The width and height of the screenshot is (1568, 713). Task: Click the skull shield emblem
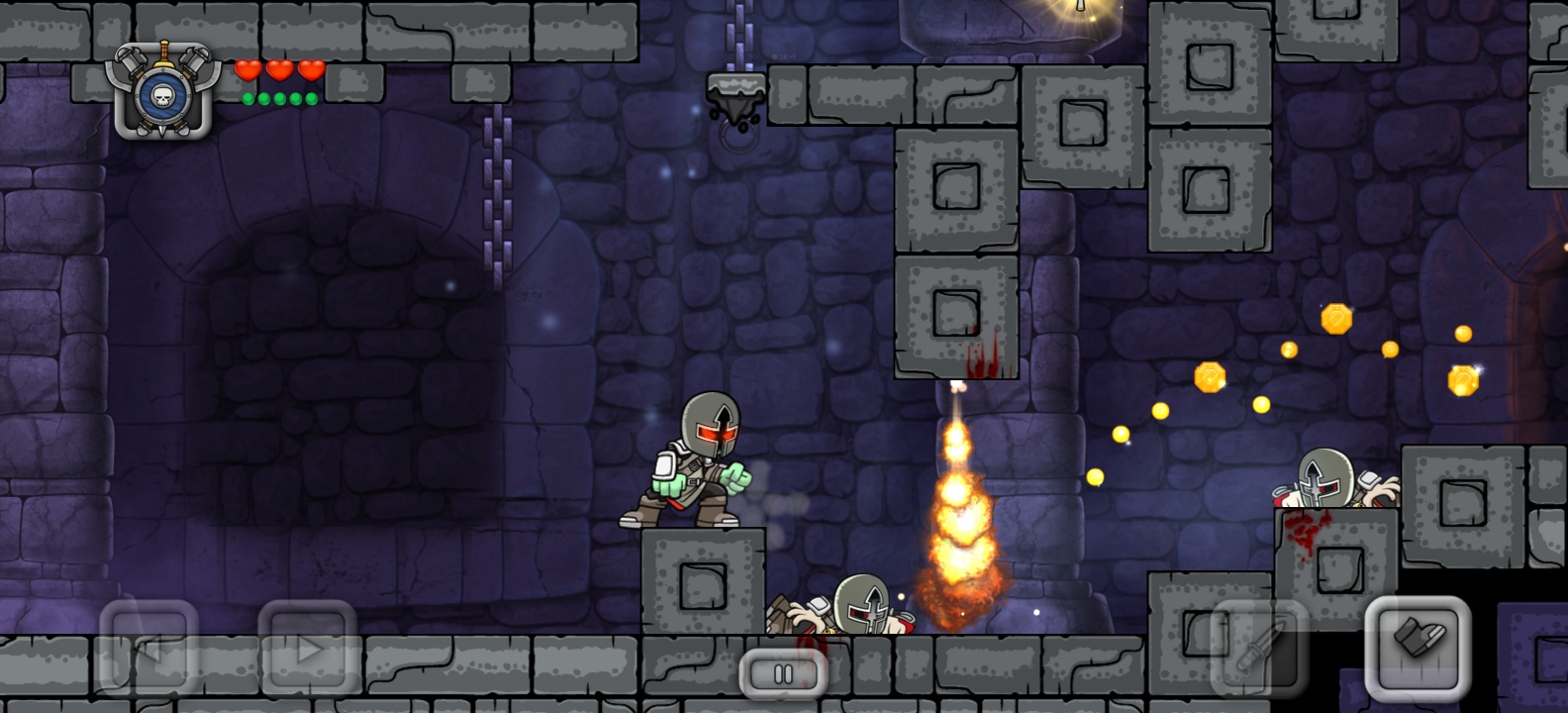162,91
